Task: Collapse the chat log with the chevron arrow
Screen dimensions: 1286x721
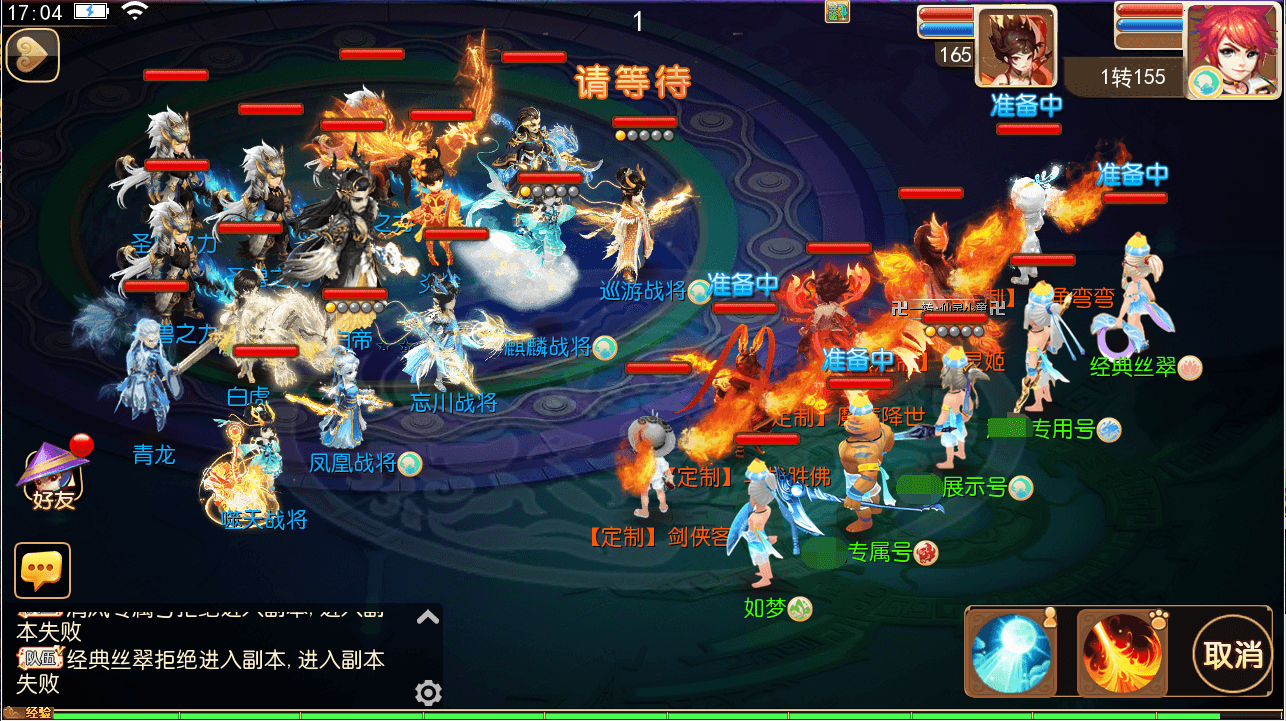Action: 430,618
